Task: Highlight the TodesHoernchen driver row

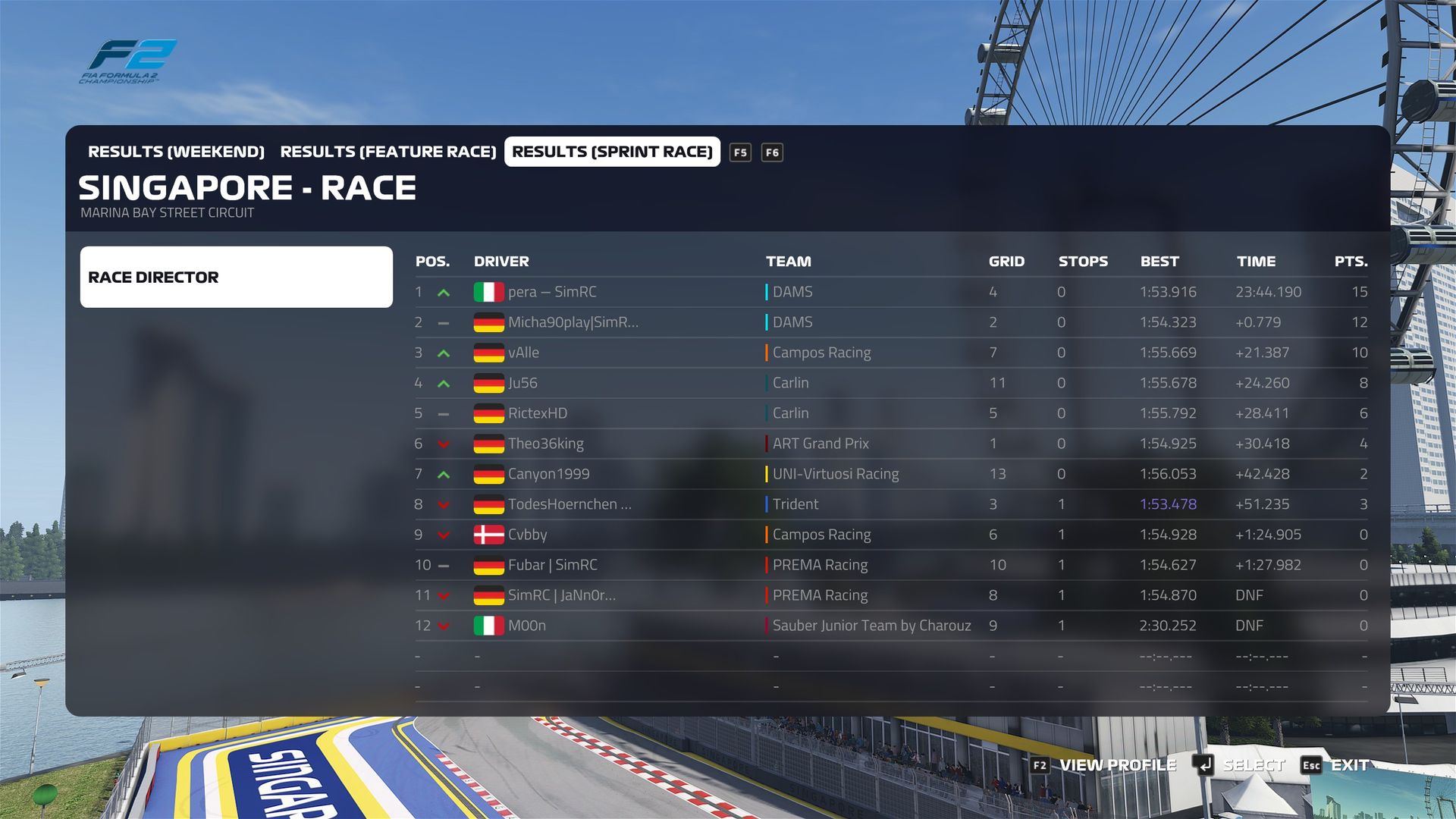Action: point(569,504)
